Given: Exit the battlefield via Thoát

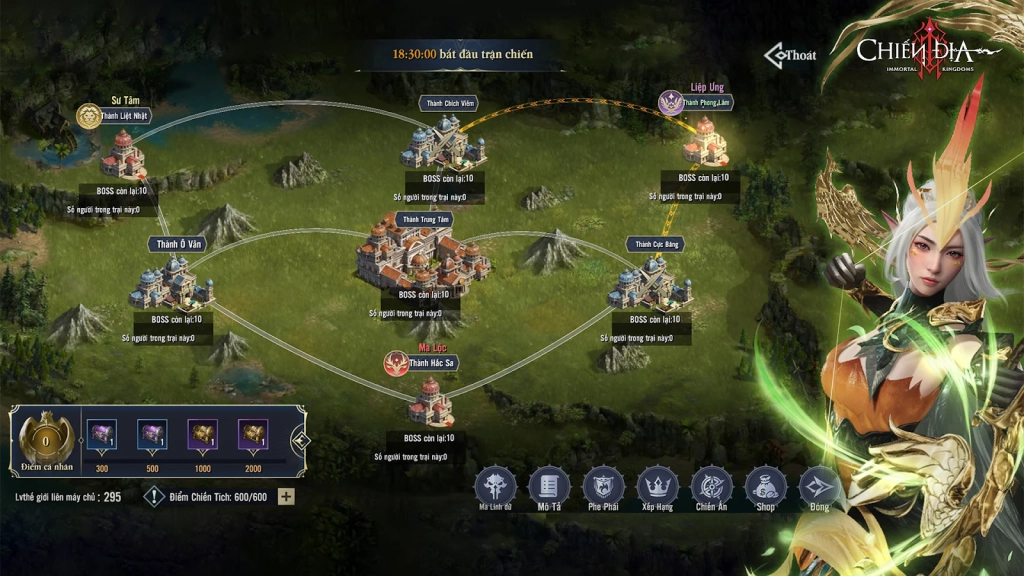Looking at the screenshot, I should (791, 55).
